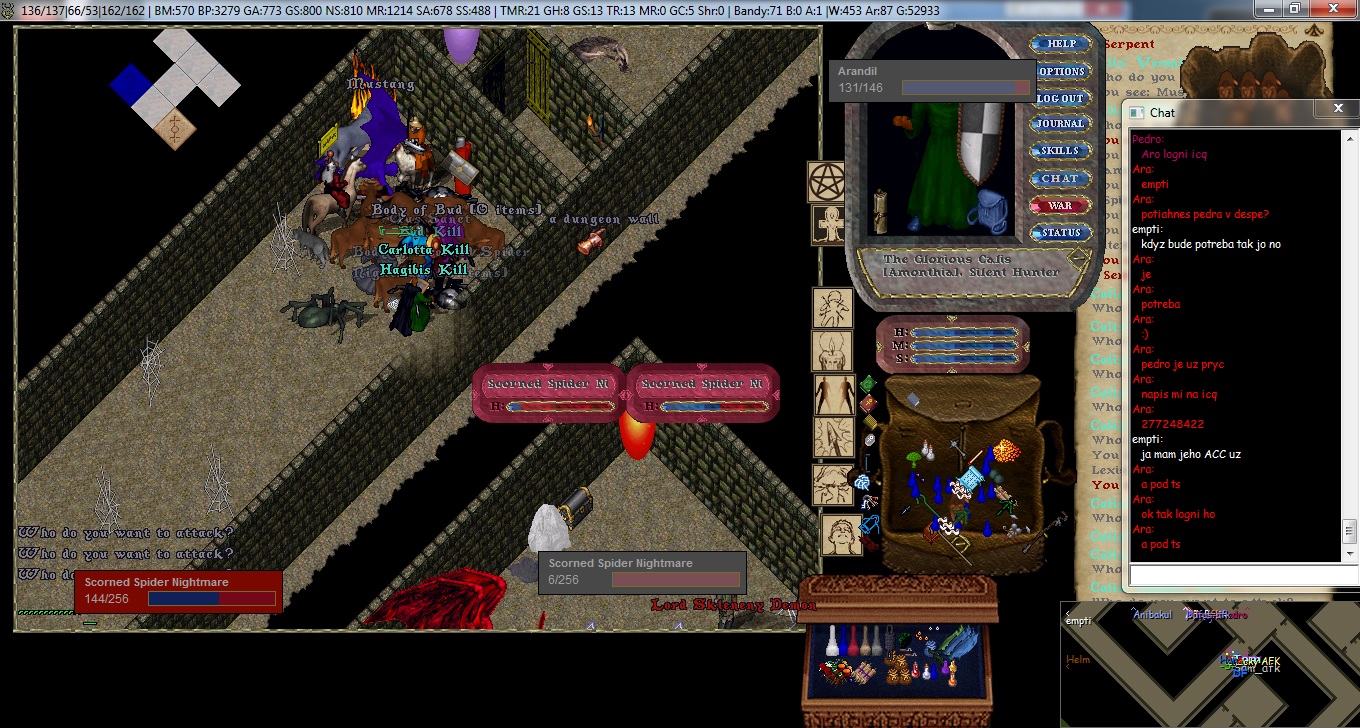Open the Help menu on paperdoll
The image size is (1360, 728).
1061,44
